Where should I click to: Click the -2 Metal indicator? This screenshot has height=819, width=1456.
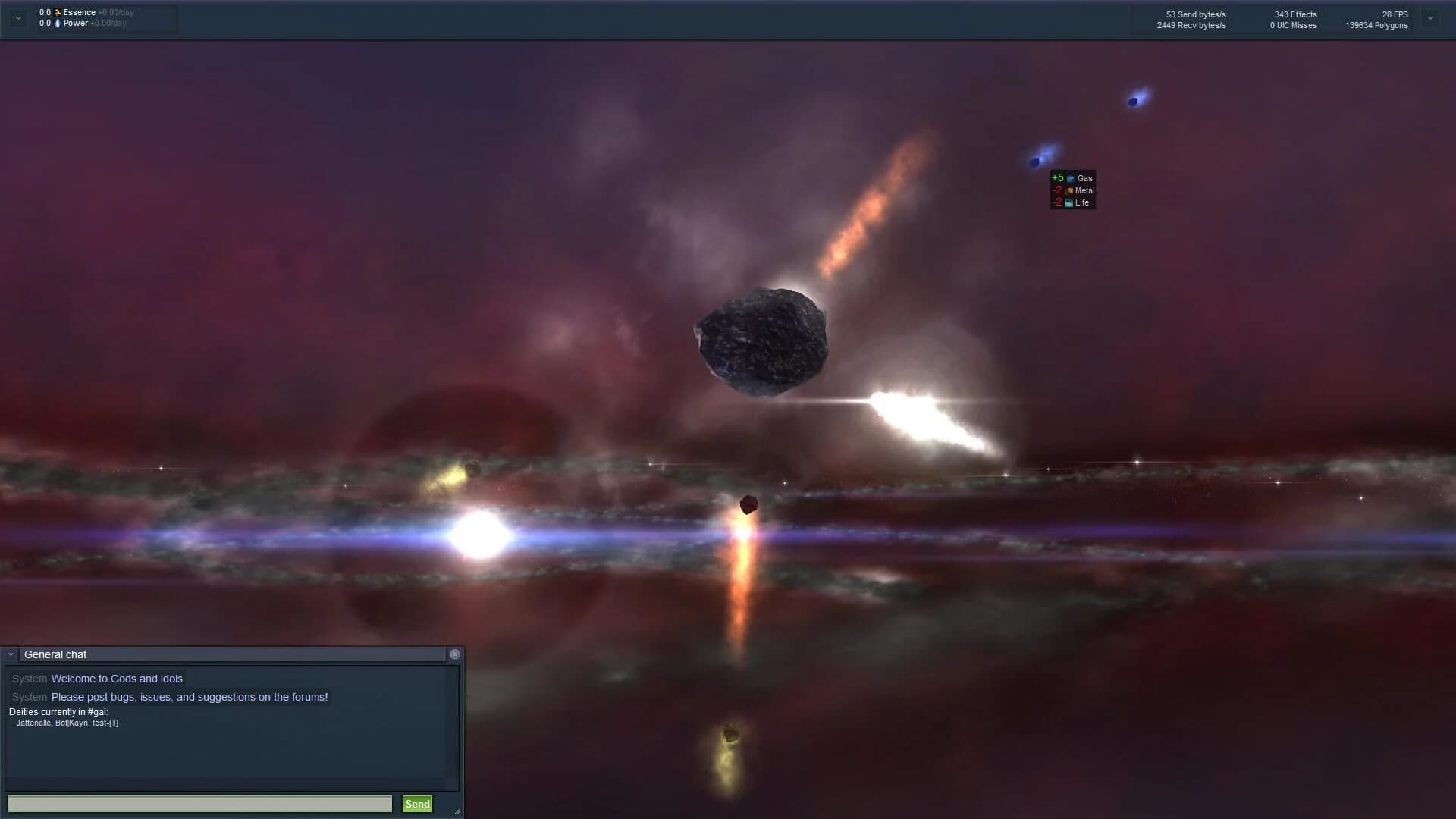pyautogui.click(x=1058, y=190)
